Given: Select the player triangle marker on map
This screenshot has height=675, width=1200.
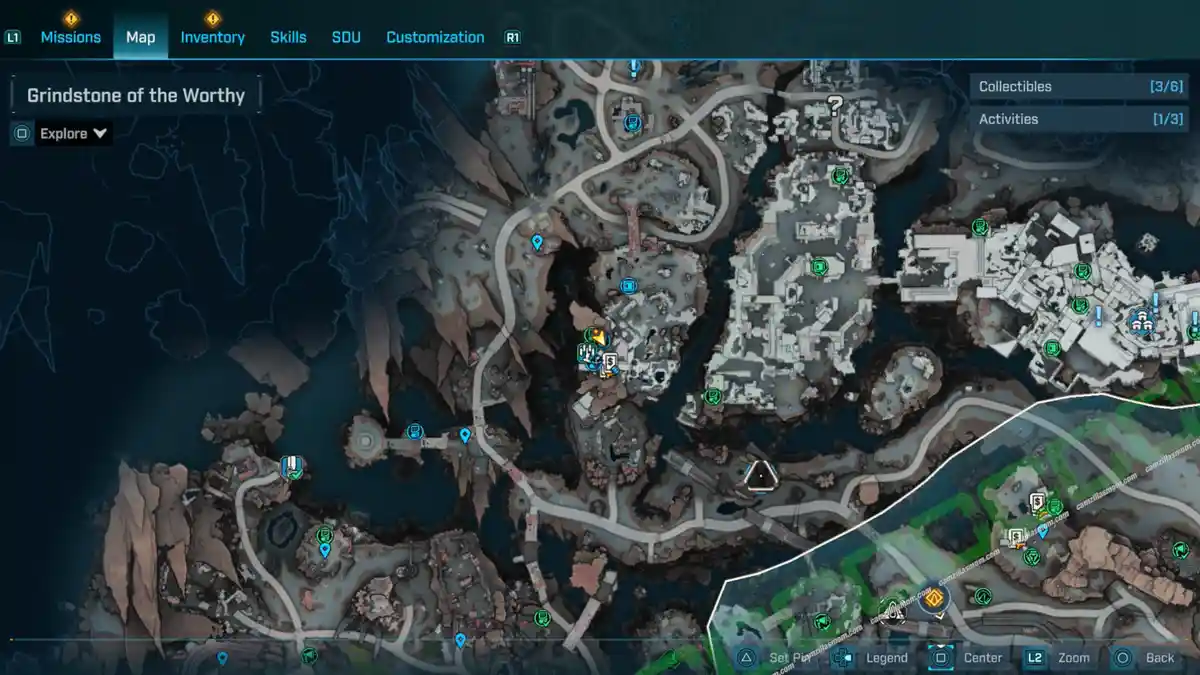Looking at the screenshot, I should point(761,474).
